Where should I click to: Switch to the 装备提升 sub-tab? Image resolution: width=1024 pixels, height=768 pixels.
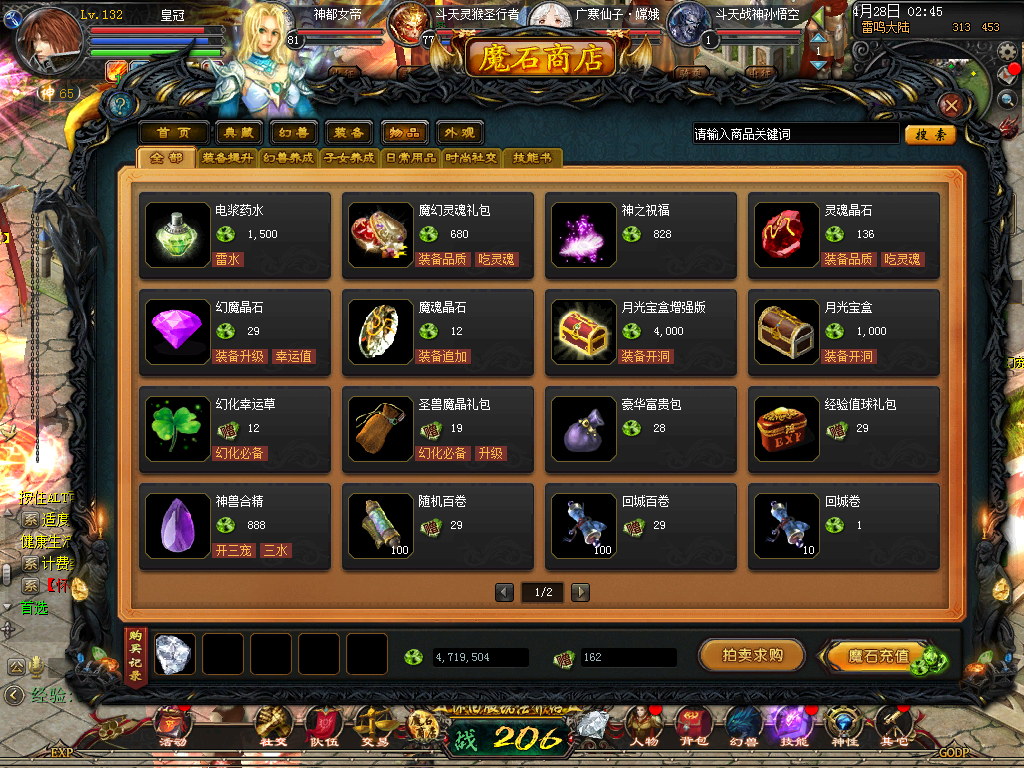[x=228, y=158]
